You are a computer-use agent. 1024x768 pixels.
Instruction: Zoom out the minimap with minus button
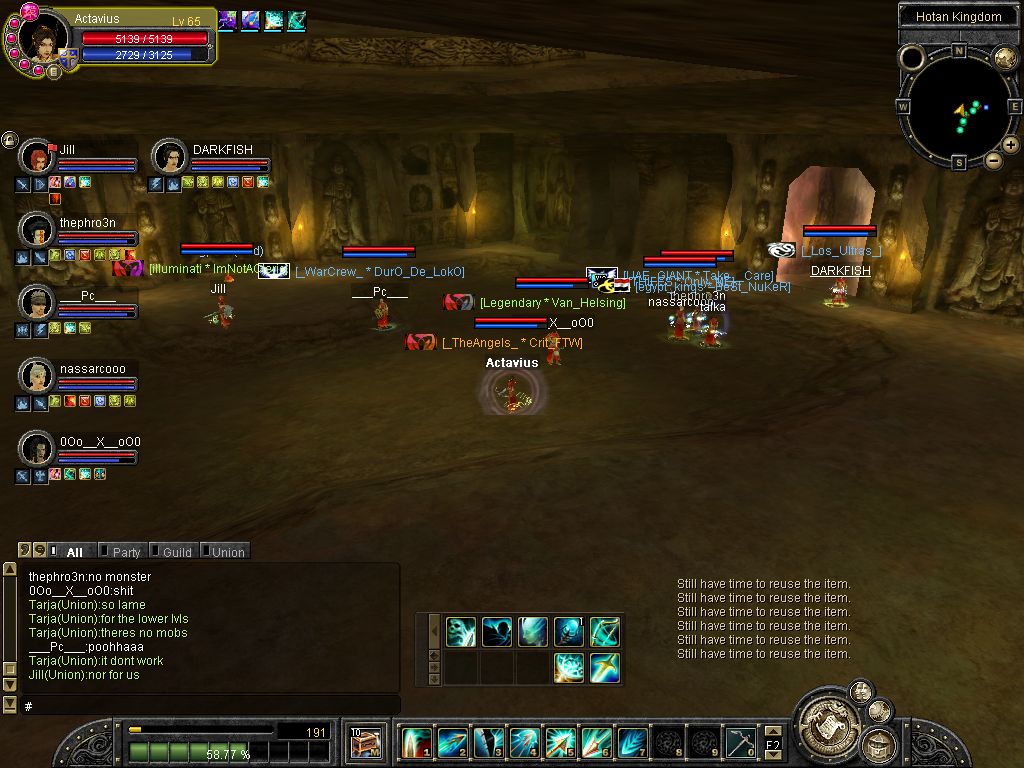[994, 160]
